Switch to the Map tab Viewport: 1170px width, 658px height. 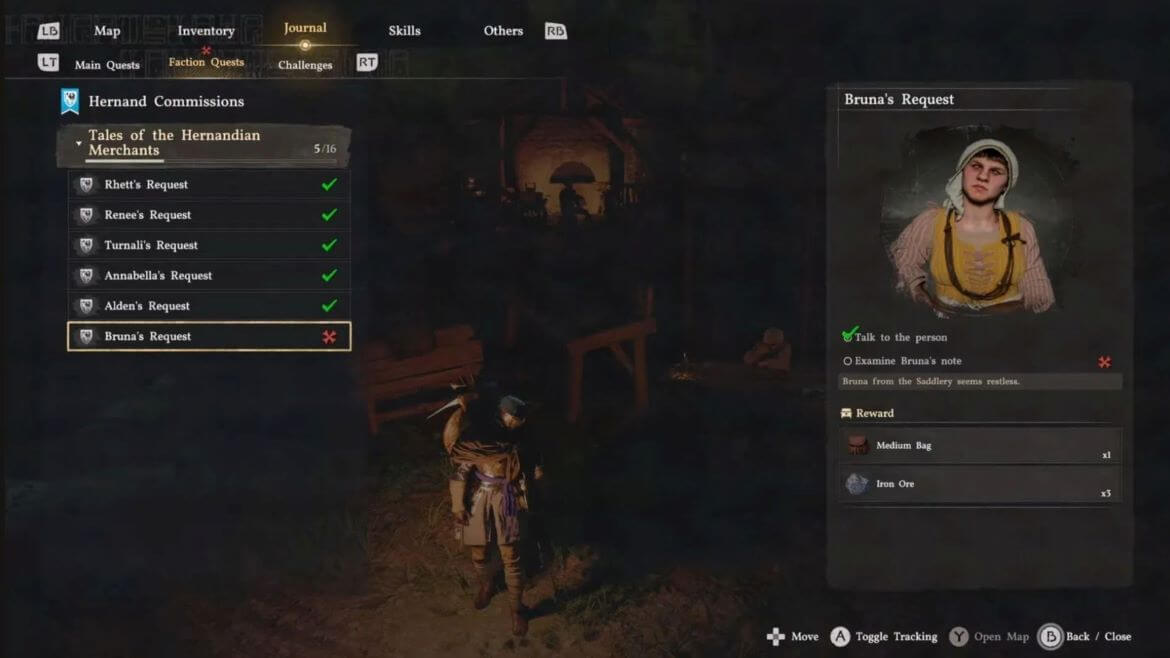pyautogui.click(x=107, y=31)
